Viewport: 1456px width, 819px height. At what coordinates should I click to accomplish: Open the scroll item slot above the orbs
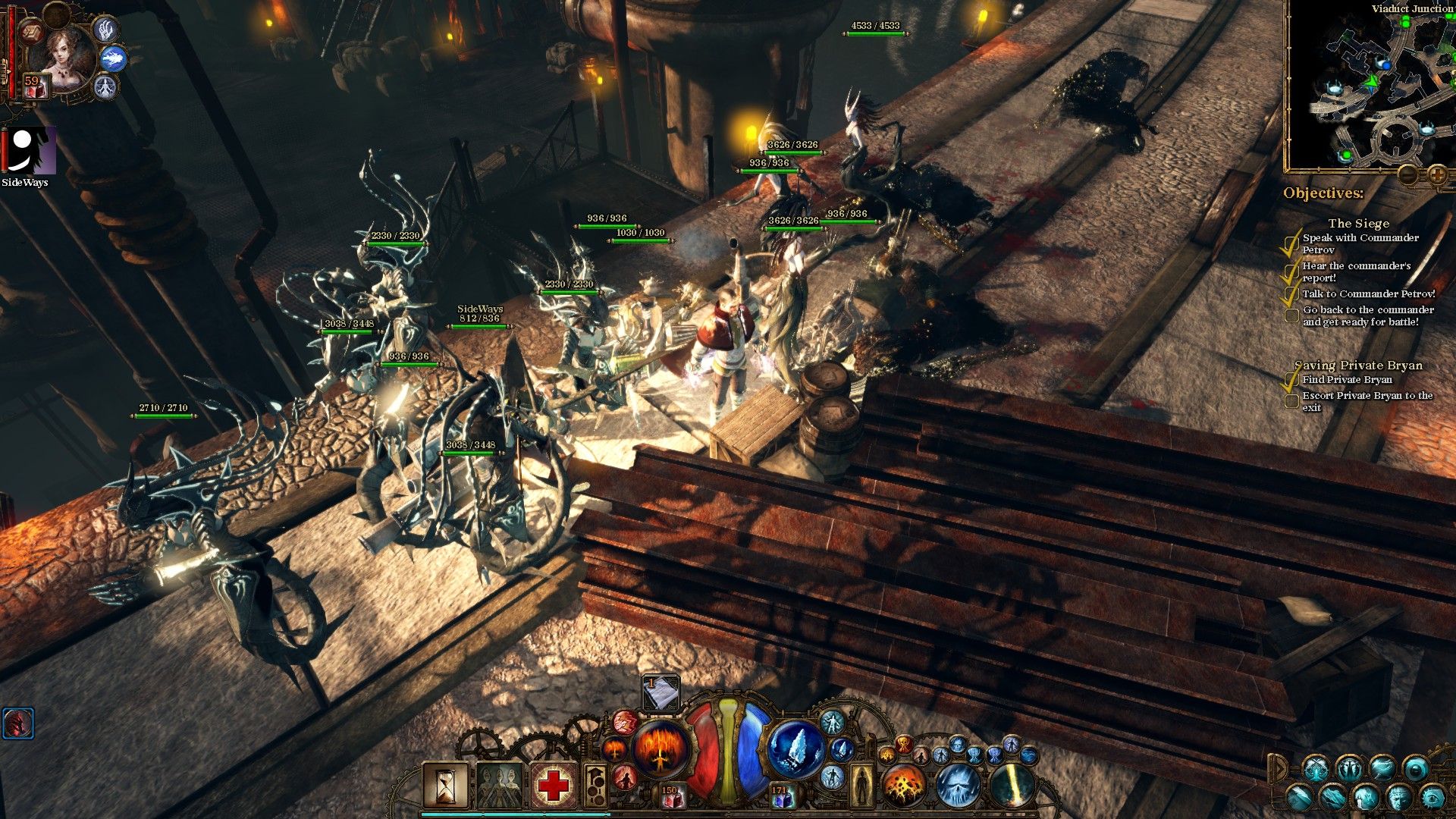tap(661, 692)
